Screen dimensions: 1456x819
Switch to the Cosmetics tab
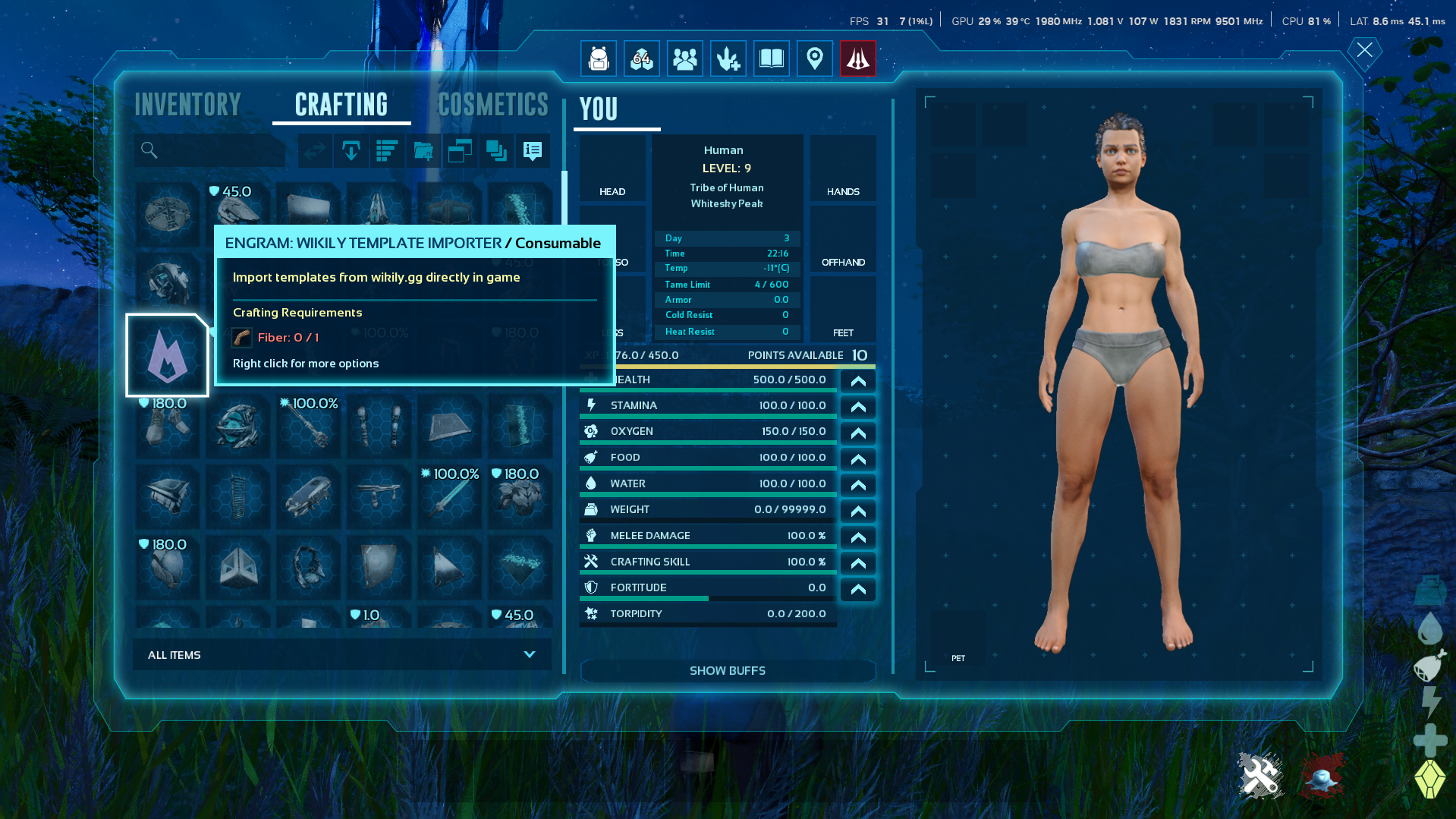(492, 104)
